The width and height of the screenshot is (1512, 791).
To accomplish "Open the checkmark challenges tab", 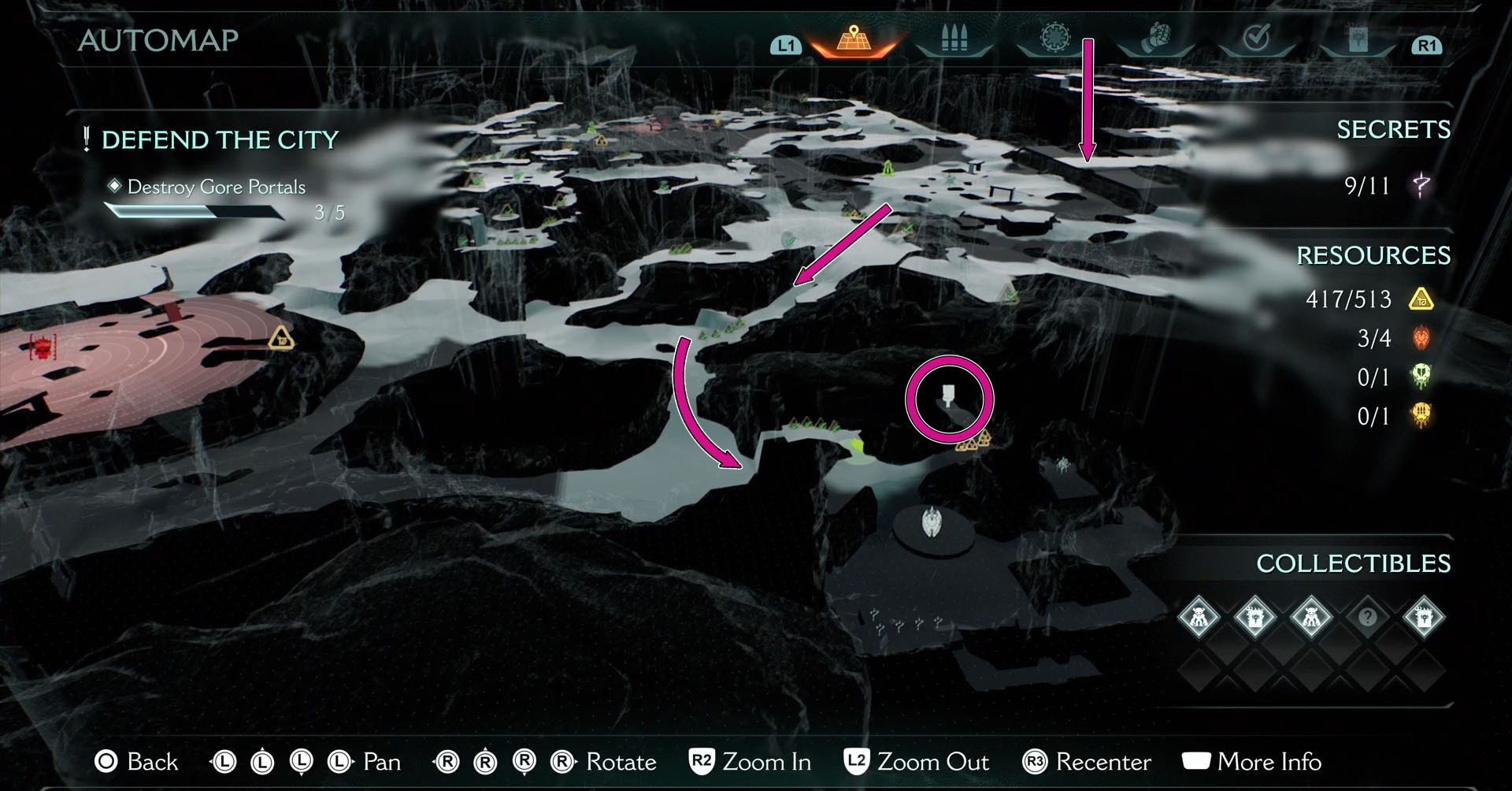I will click(x=1256, y=38).
